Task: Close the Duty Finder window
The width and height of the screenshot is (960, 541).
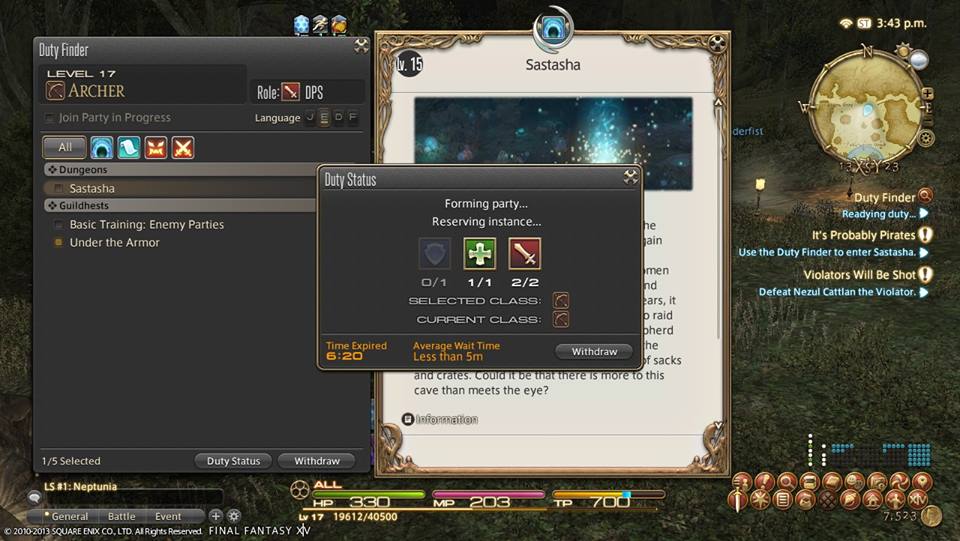Action: coord(361,46)
